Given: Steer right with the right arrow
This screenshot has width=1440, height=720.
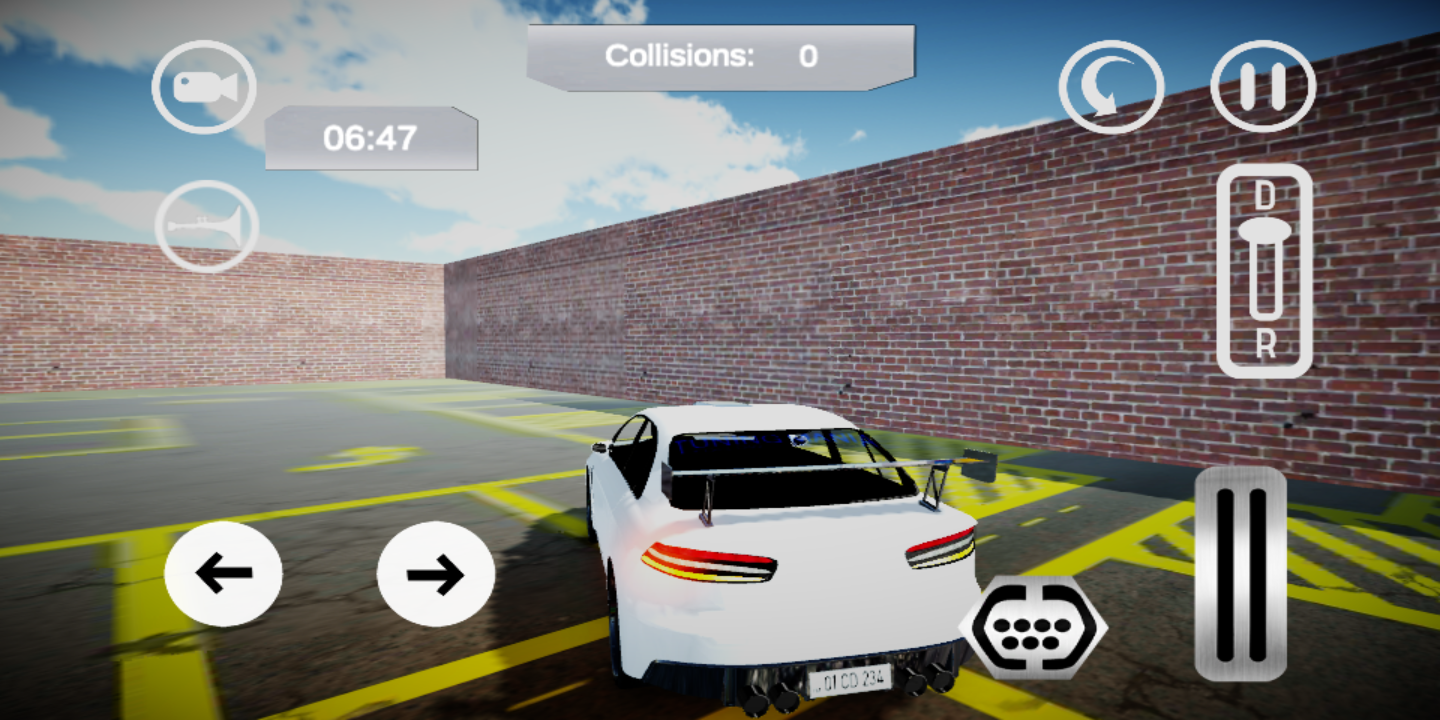Looking at the screenshot, I should 435,573.
